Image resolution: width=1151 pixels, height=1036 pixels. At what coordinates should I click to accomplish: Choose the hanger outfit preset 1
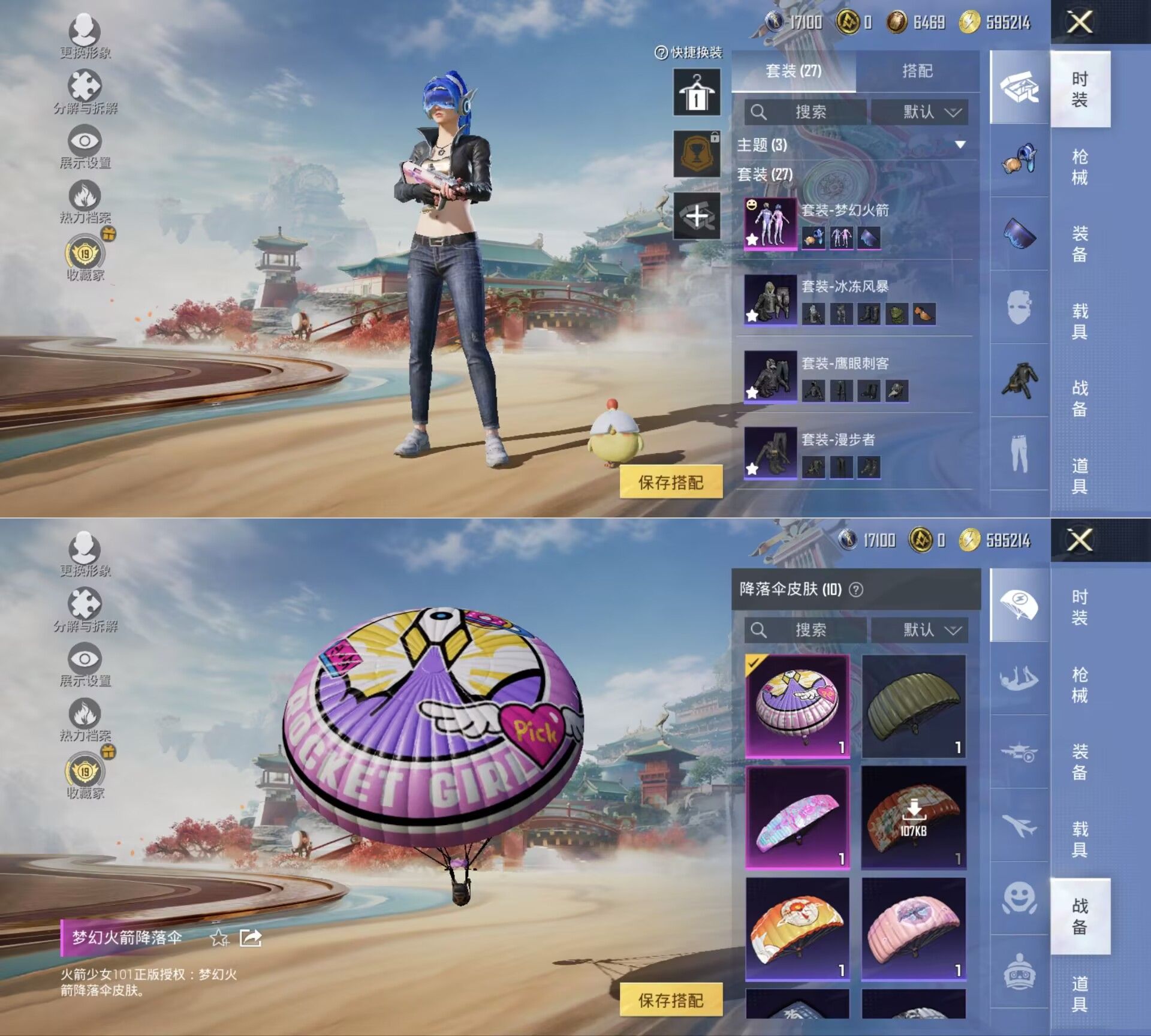coord(697,92)
